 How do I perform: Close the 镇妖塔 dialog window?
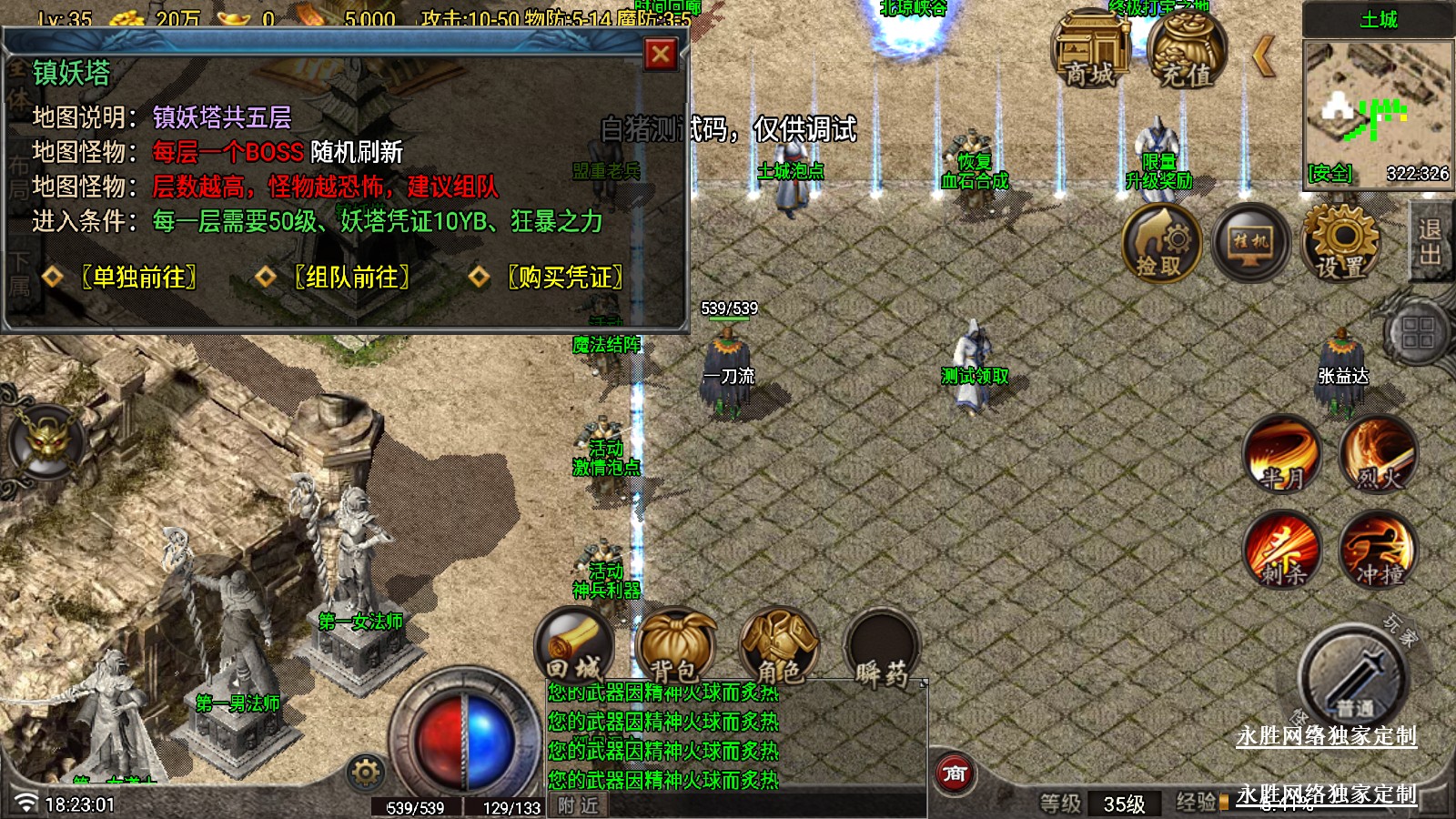661,55
